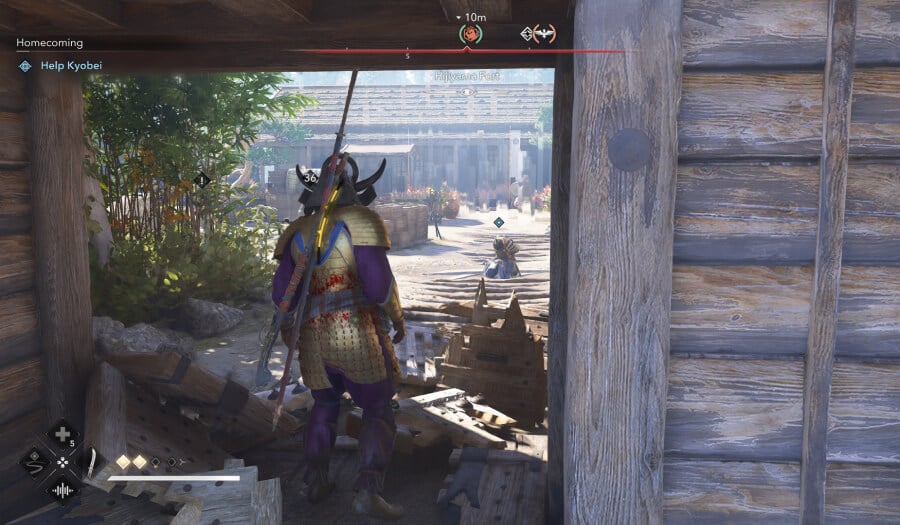Select the whistle soundwave quick-slot
The width and height of the screenshot is (900, 525).
click(62, 491)
